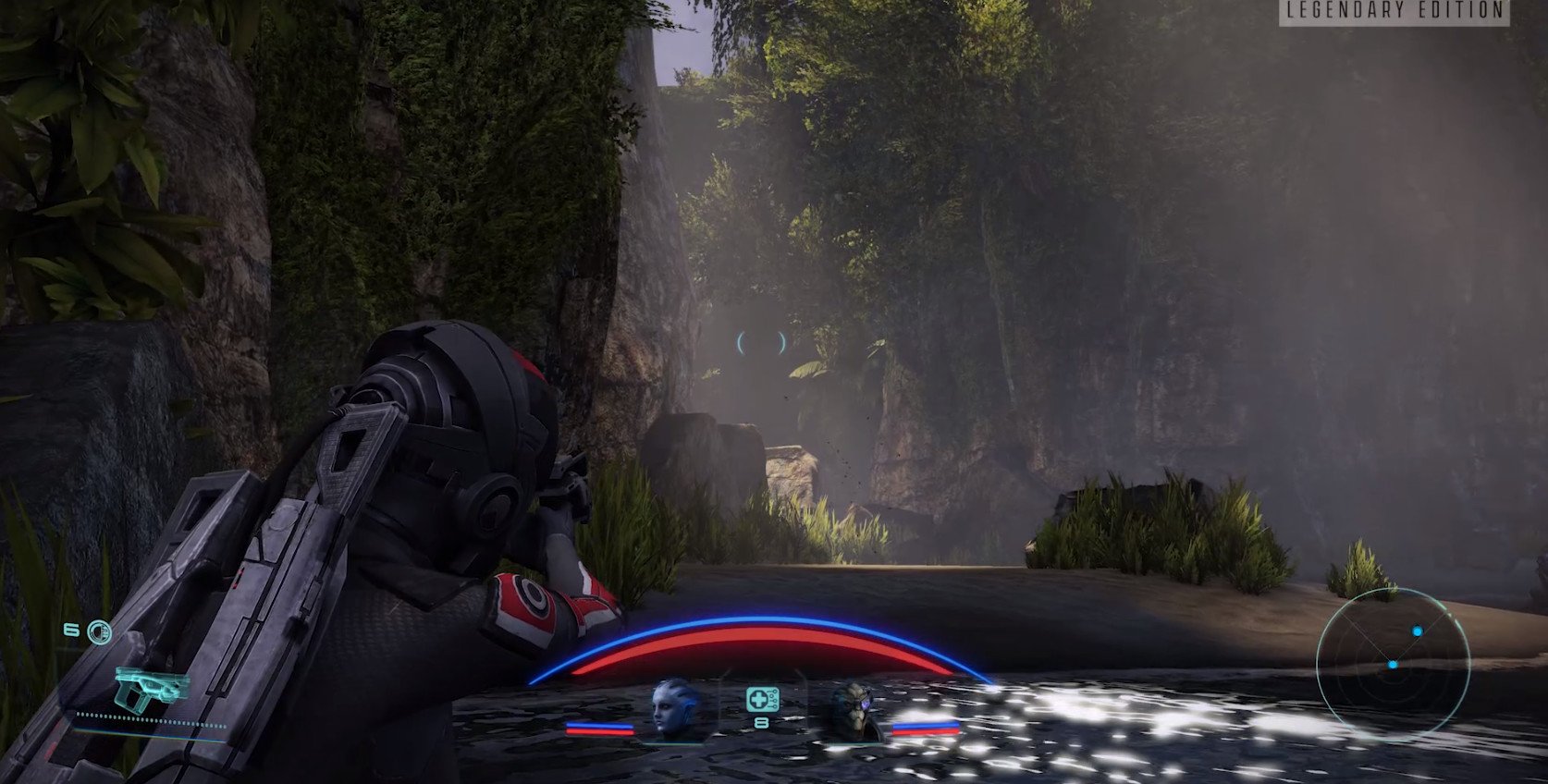
Task: Use the medi-gel first aid icon
Action: (758, 700)
